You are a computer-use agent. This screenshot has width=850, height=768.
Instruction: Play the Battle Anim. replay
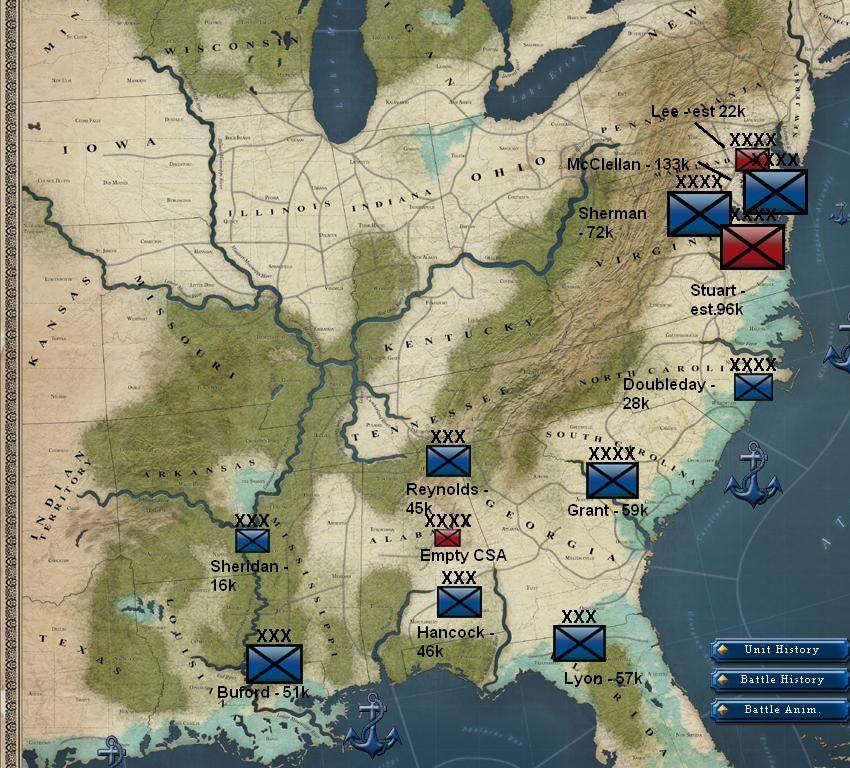780,710
